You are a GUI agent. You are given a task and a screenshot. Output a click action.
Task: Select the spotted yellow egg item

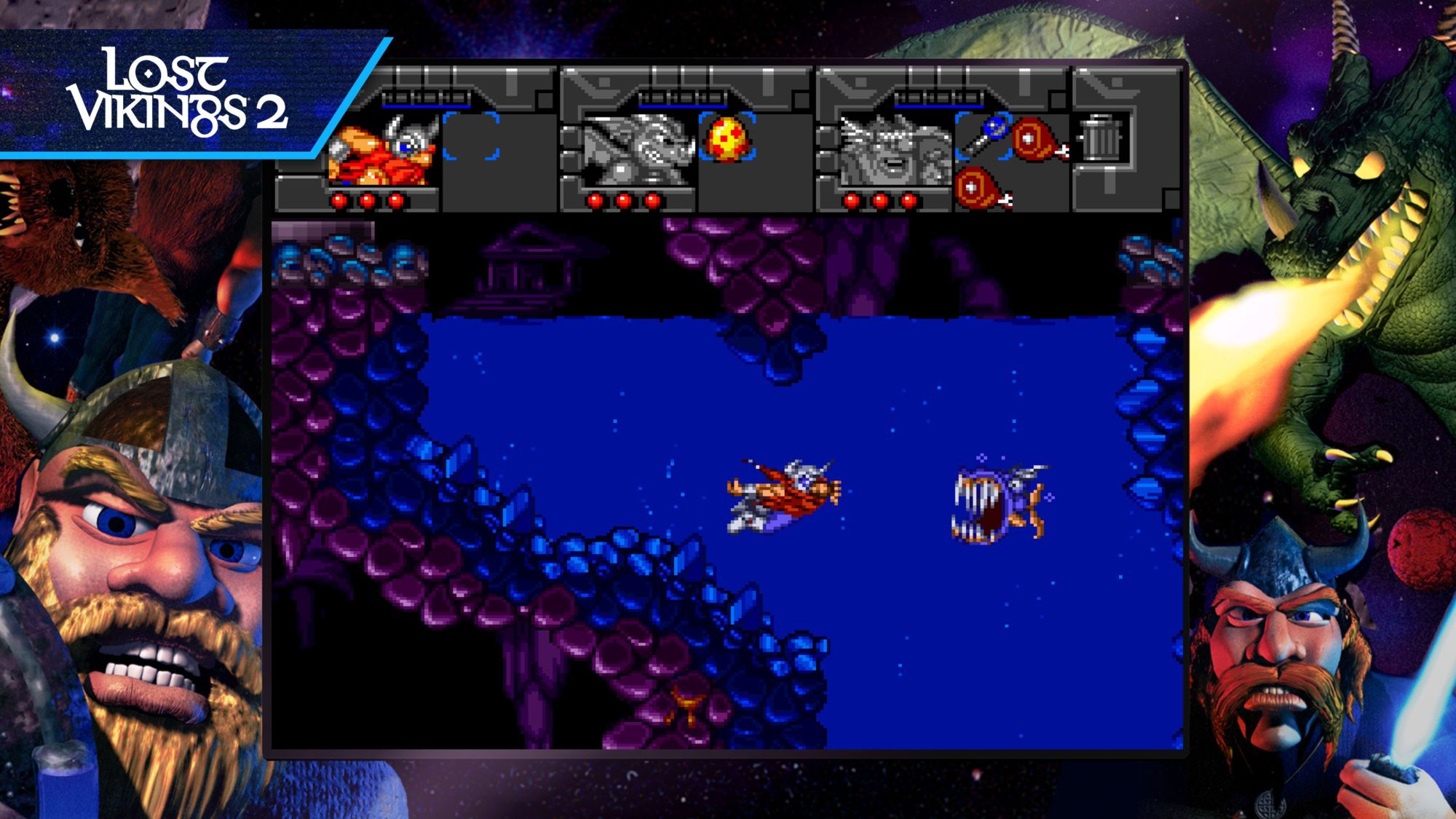[x=727, y=138]
